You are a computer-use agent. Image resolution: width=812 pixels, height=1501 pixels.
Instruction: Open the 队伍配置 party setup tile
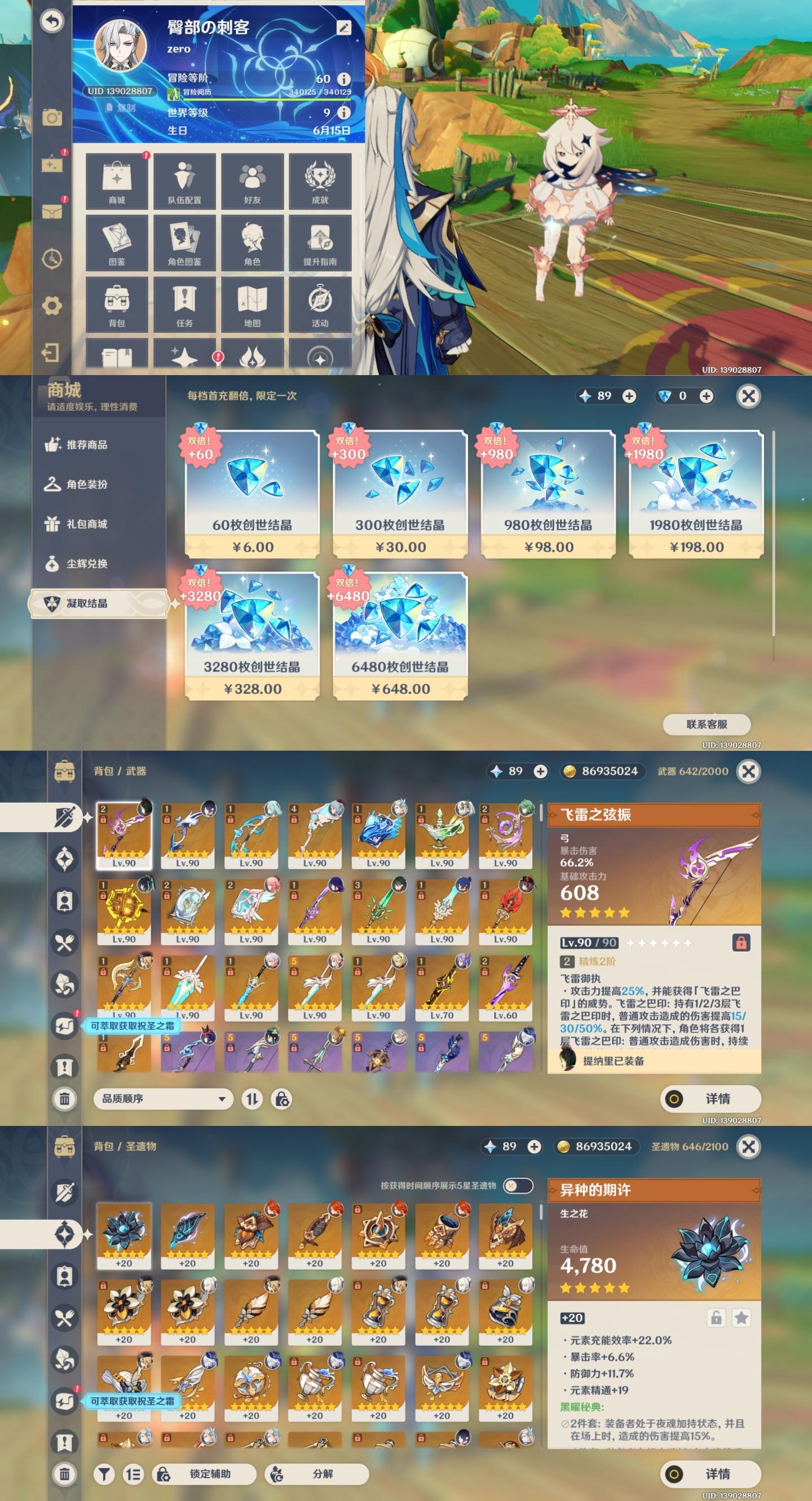click(x=184, y=181)
